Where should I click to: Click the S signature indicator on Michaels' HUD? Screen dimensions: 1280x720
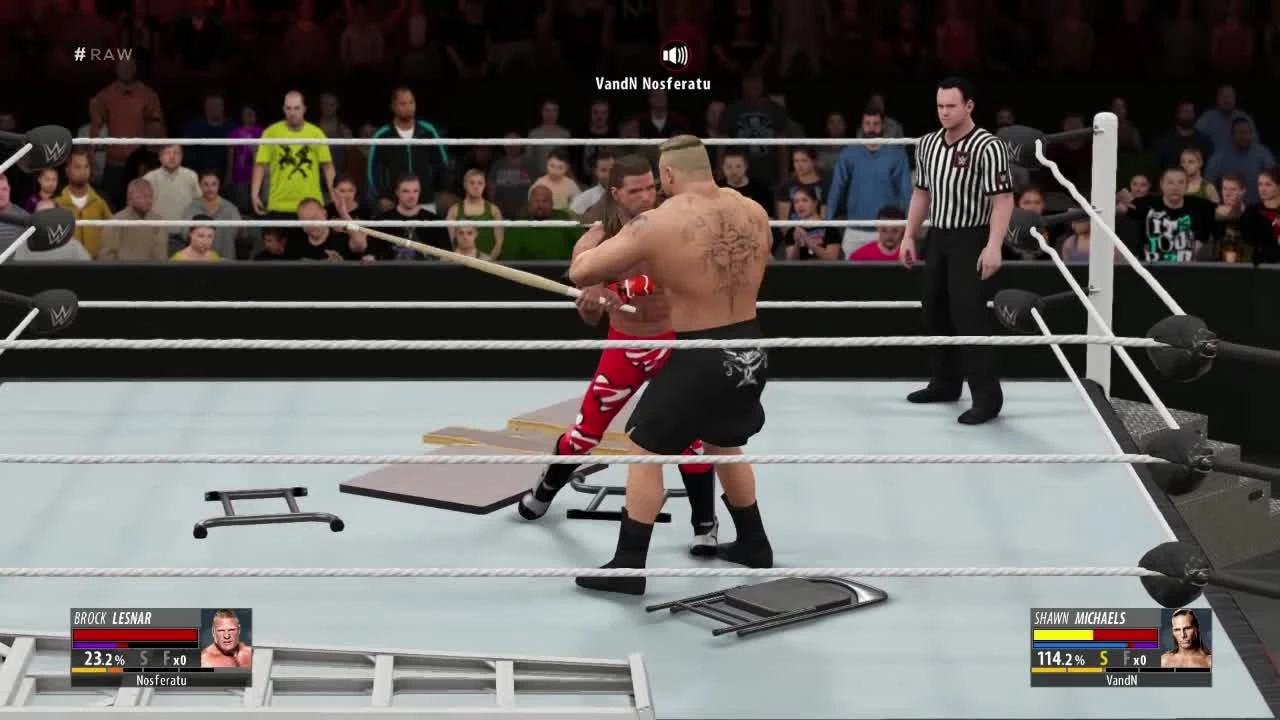pos(1103,658)
